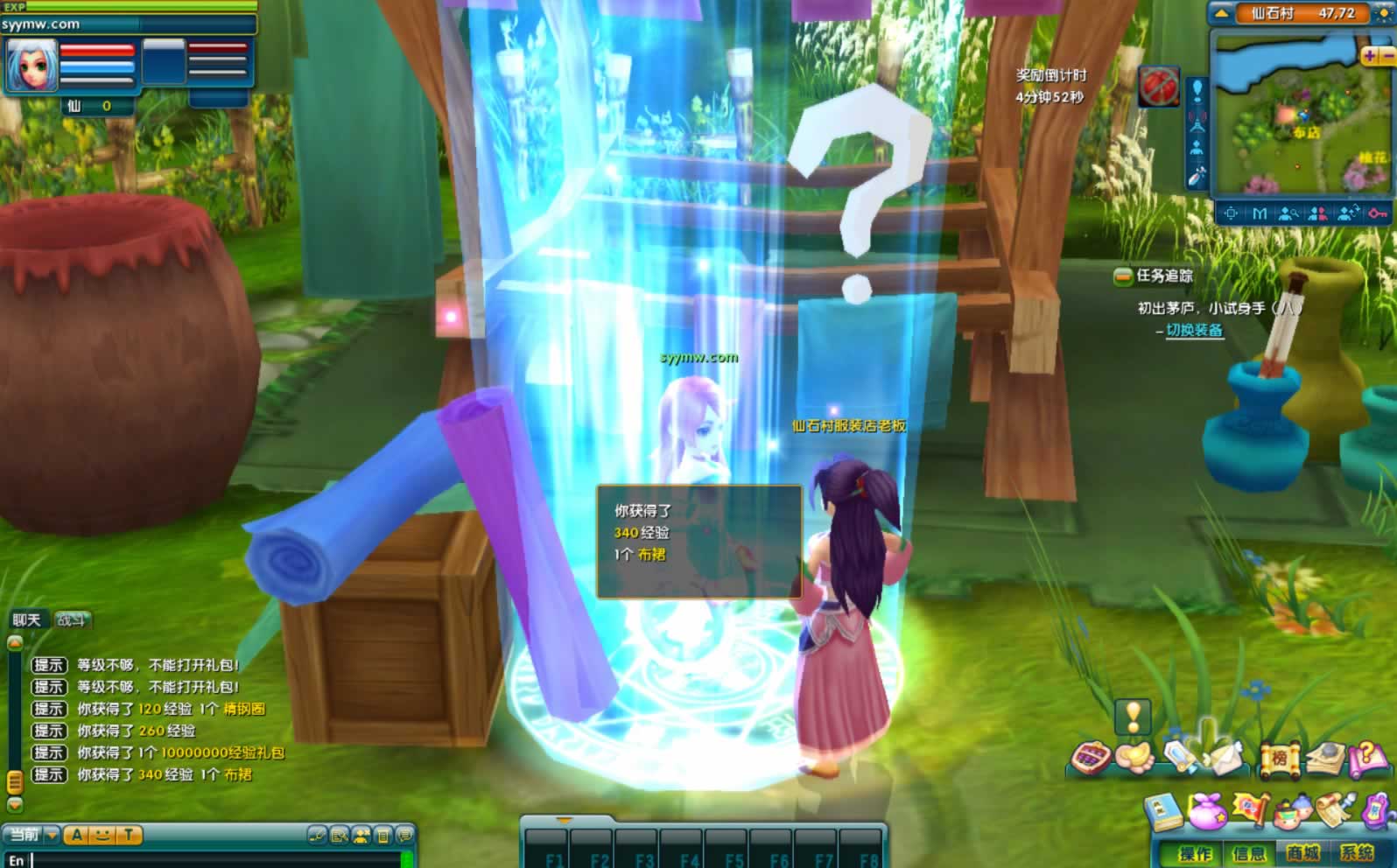This screenshot has width=1397, height=868.
Task: Open the 商城 shop menu
Action: pos(1302,853)
